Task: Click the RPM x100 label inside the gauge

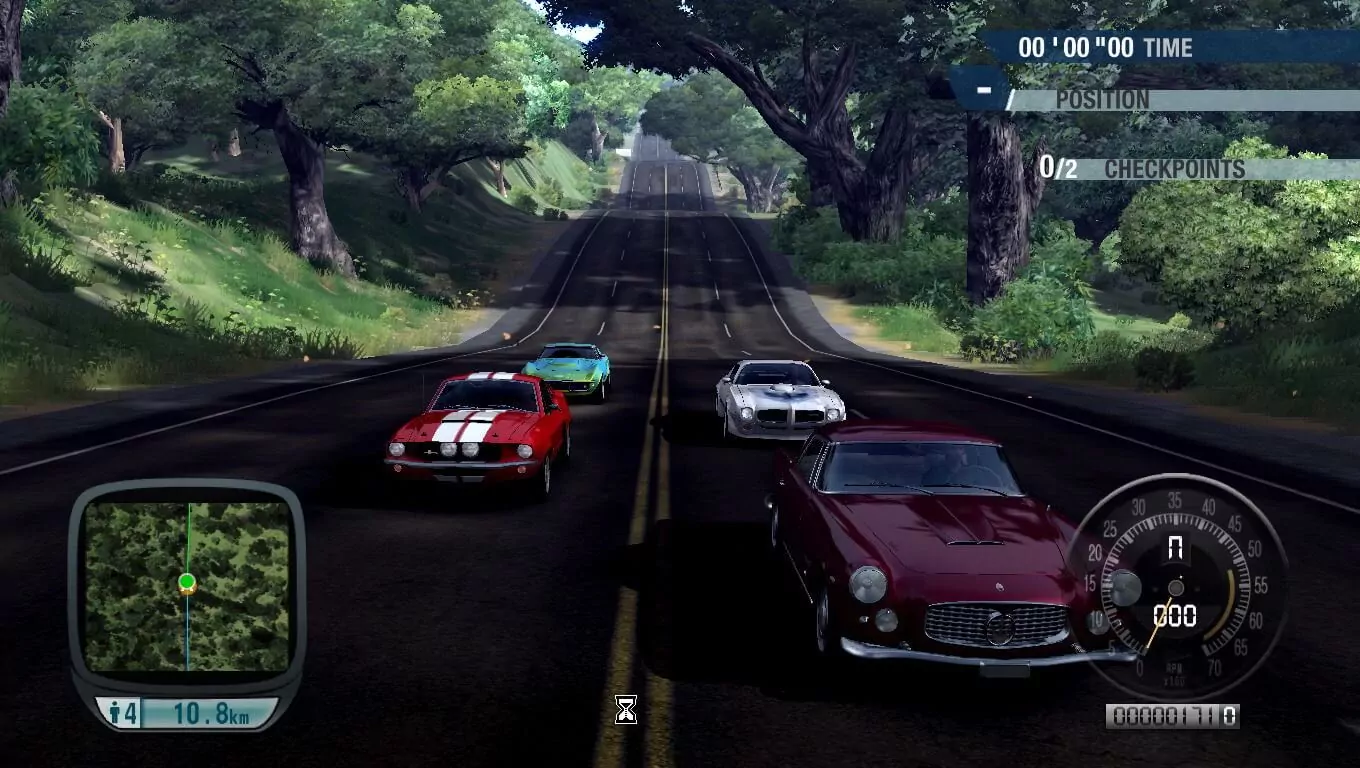Action: (x=1174, y=672)
